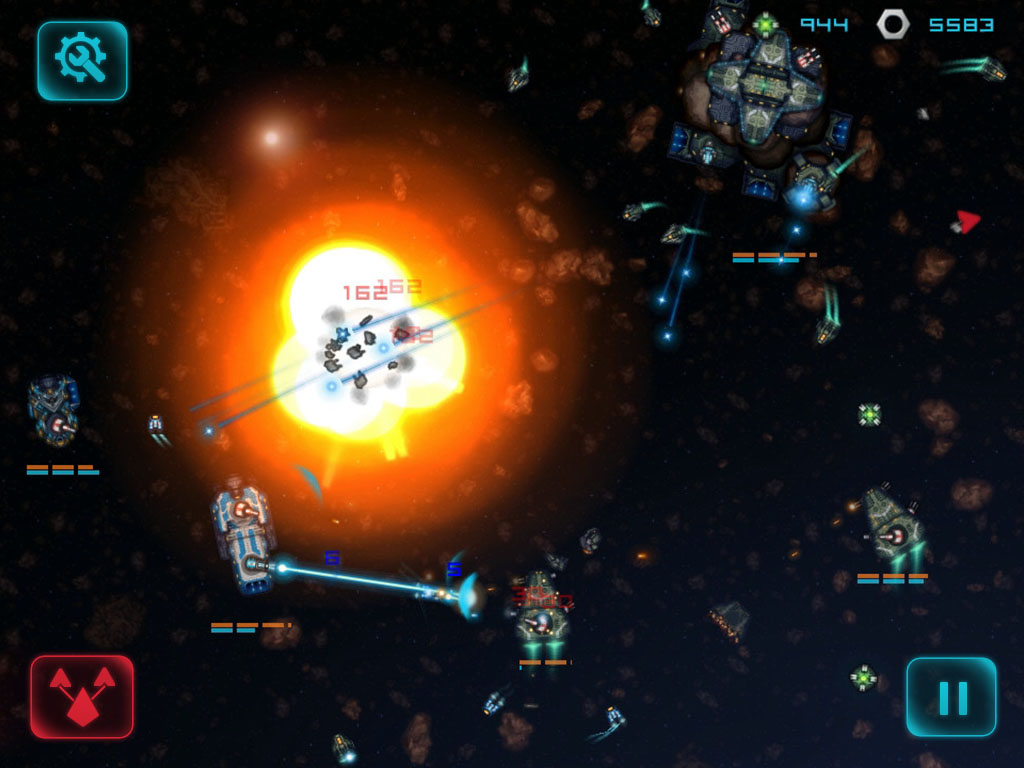
Task: Activate the red fleet formation button
Action: [82, 697]
